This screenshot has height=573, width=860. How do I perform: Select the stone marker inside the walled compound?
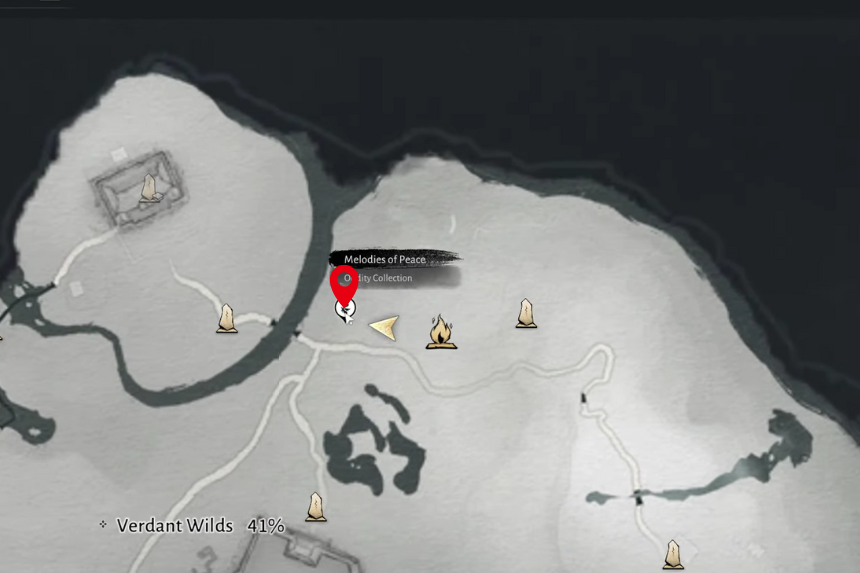coord(150,187)
